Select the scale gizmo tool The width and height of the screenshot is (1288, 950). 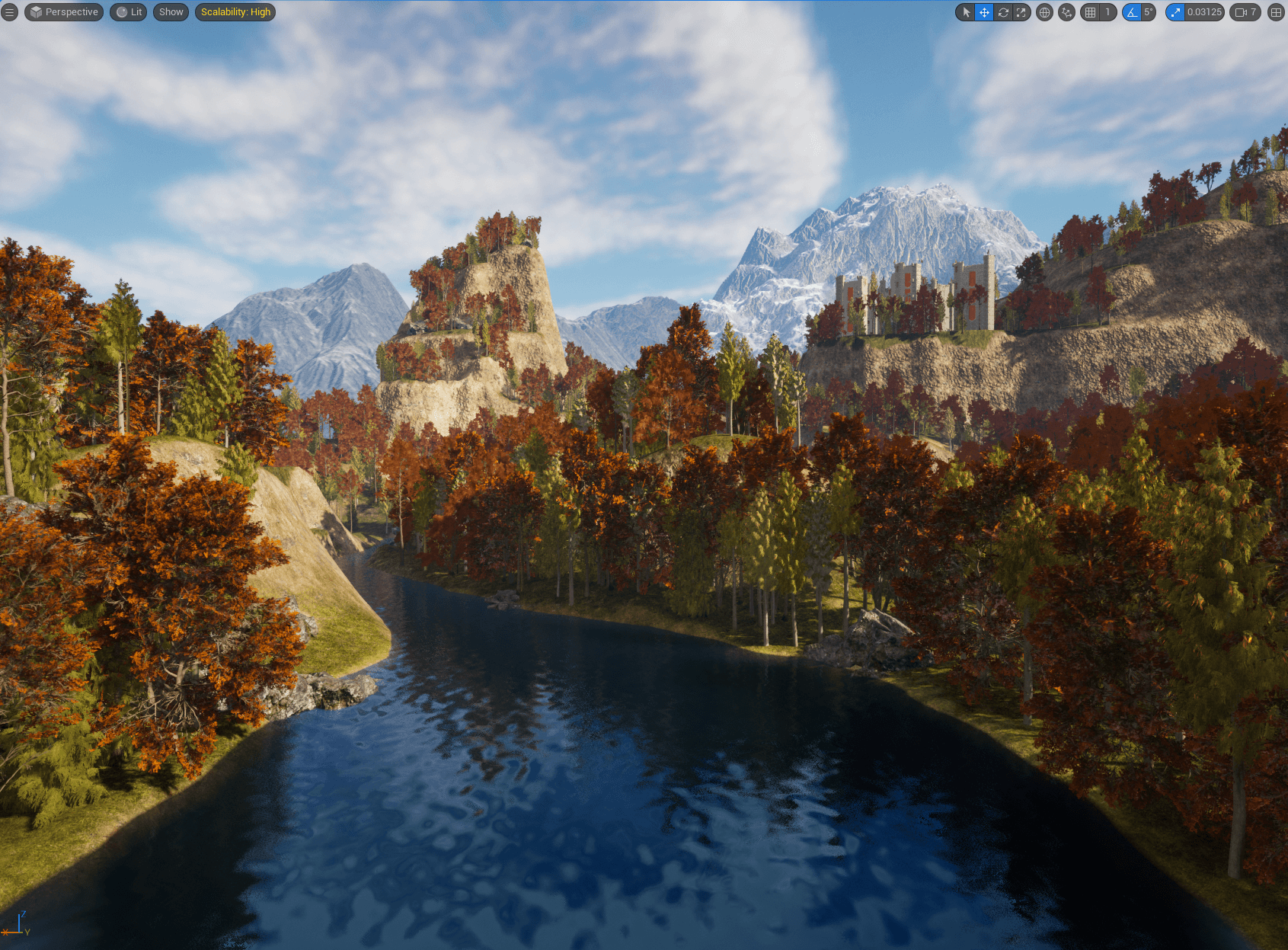pos(1021,12)
